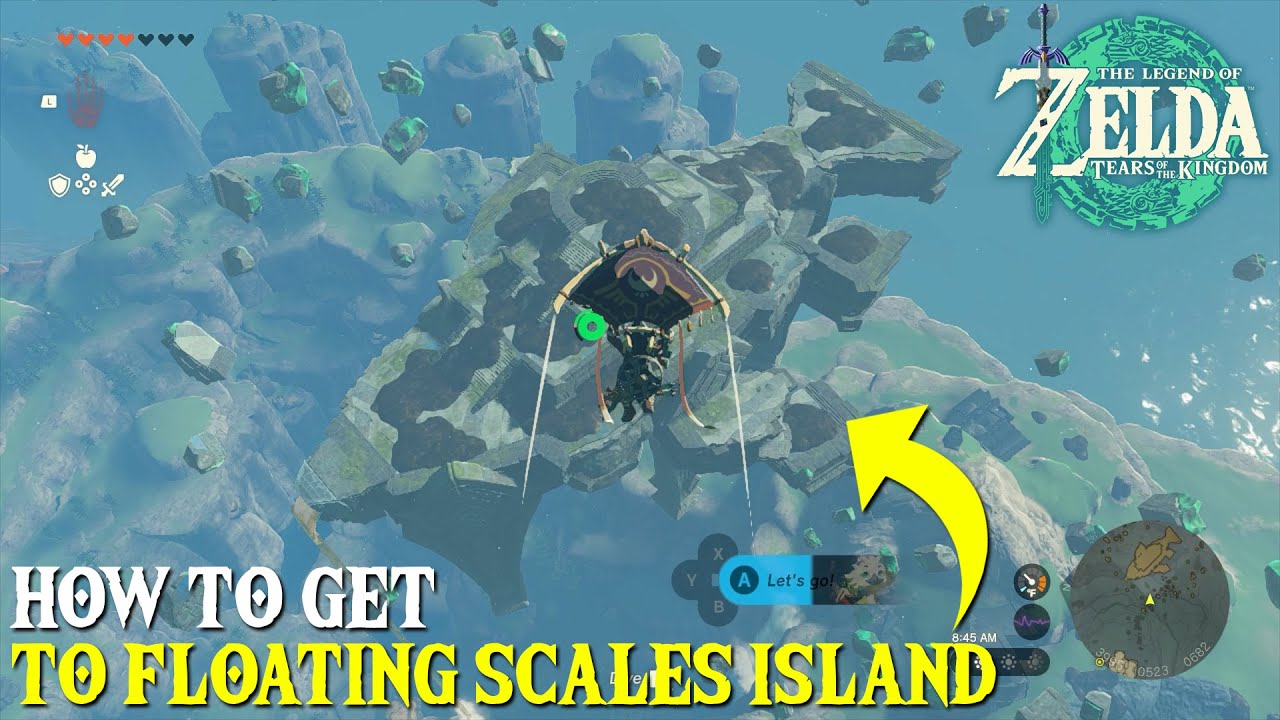The image size is (1280, 720).
Task: Toggle the middle weather indicator dot
Action: [x=1008, y=662]
